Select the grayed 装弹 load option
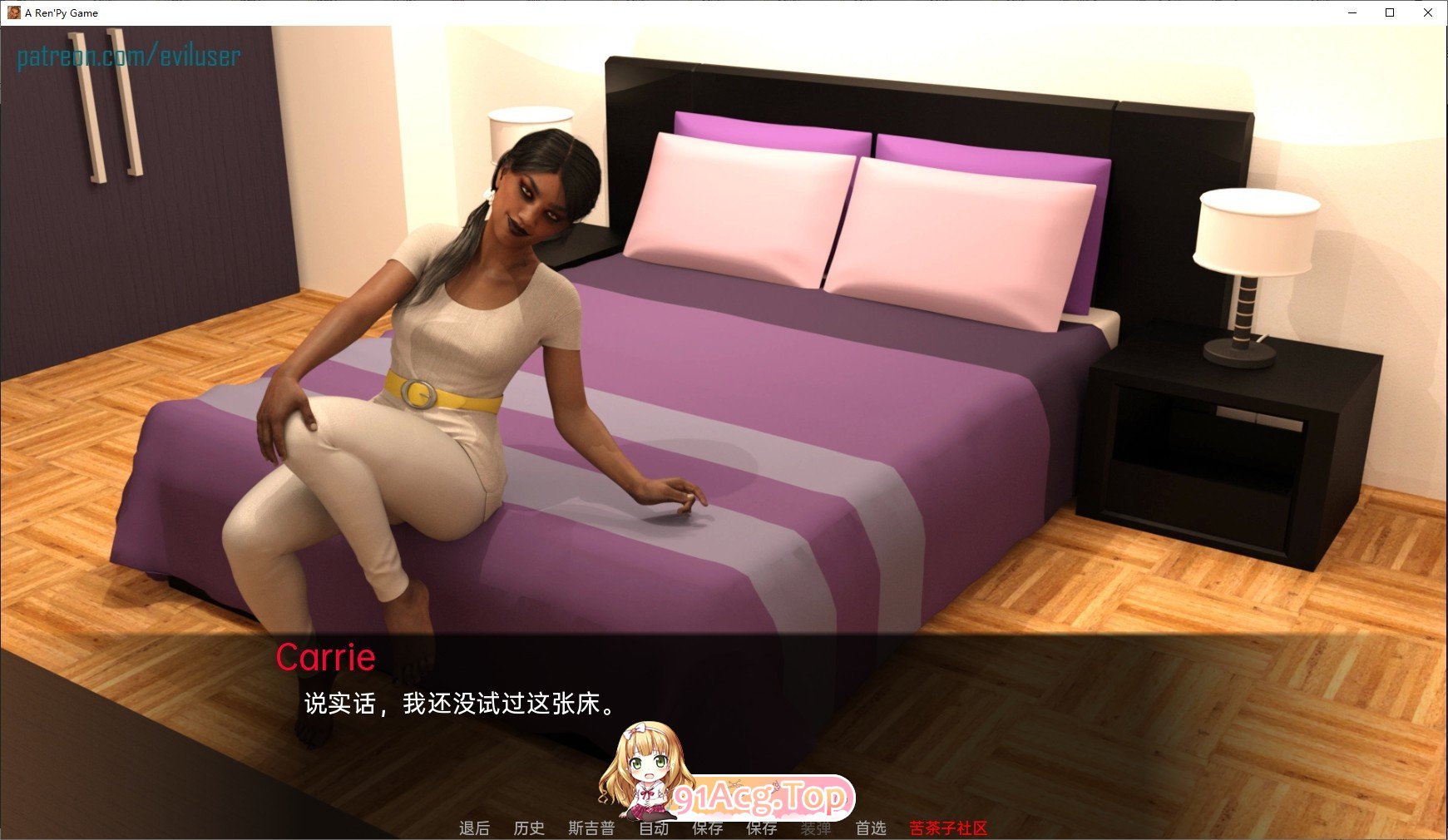 815,828
